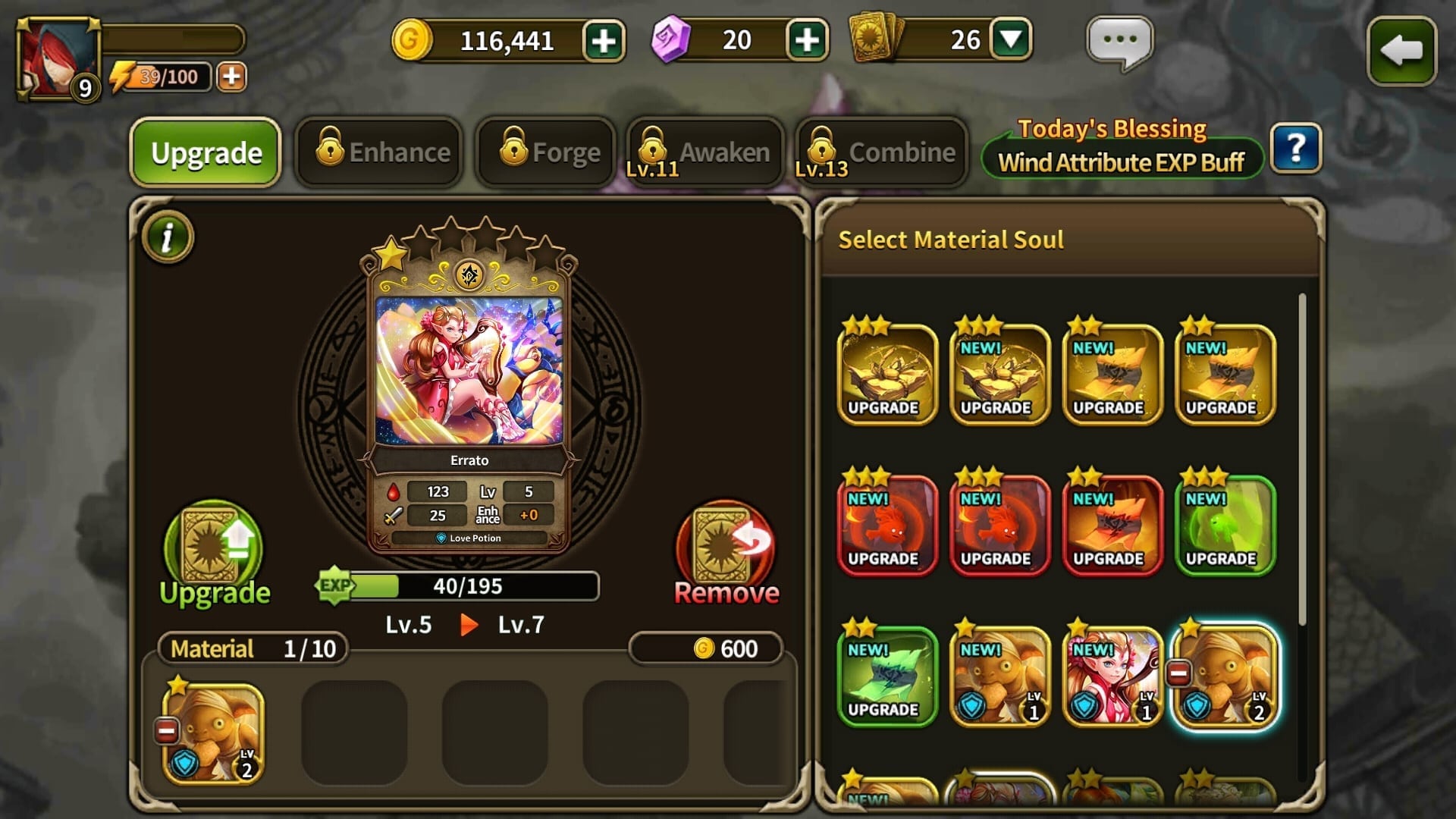Select Today's Blessing Wind Attribute banner
This screenshot has width=1456, height=819.
point(1122,149)
